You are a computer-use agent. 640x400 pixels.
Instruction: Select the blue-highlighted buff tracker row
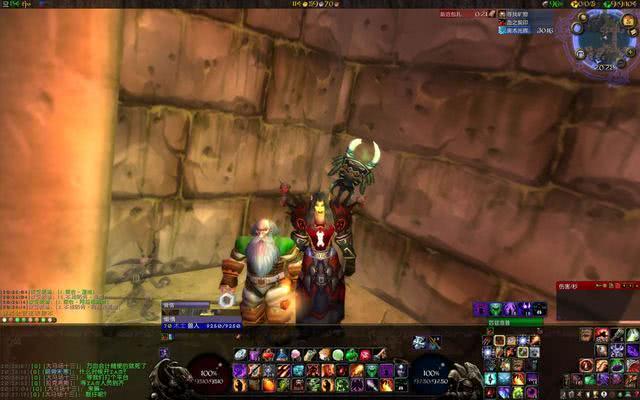point(518,31)
